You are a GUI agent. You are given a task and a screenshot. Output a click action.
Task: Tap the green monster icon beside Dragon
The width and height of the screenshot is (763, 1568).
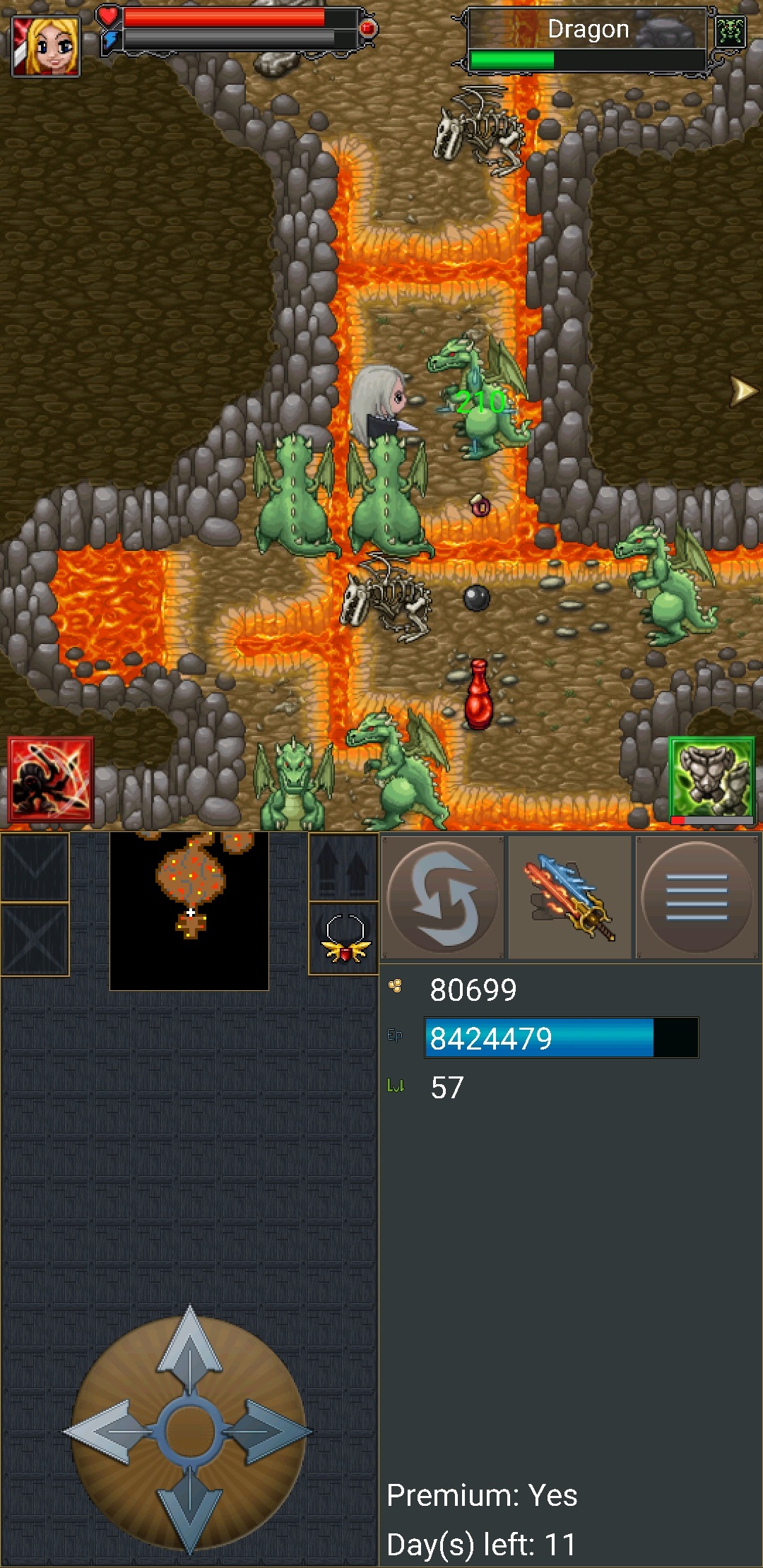[x=730, y=32]
